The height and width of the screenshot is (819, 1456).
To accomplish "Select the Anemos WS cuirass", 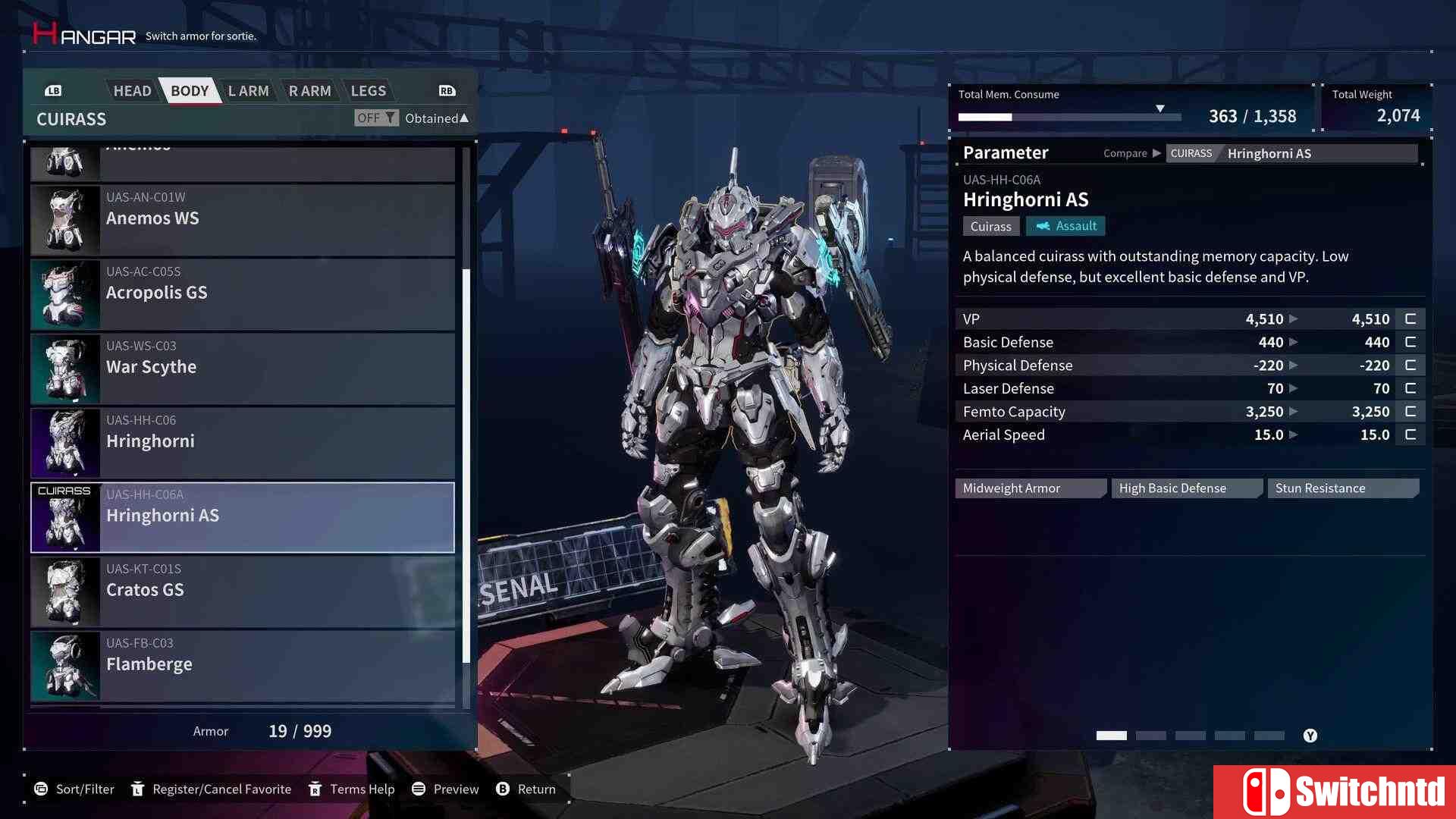I will click(x=243, y=220).
